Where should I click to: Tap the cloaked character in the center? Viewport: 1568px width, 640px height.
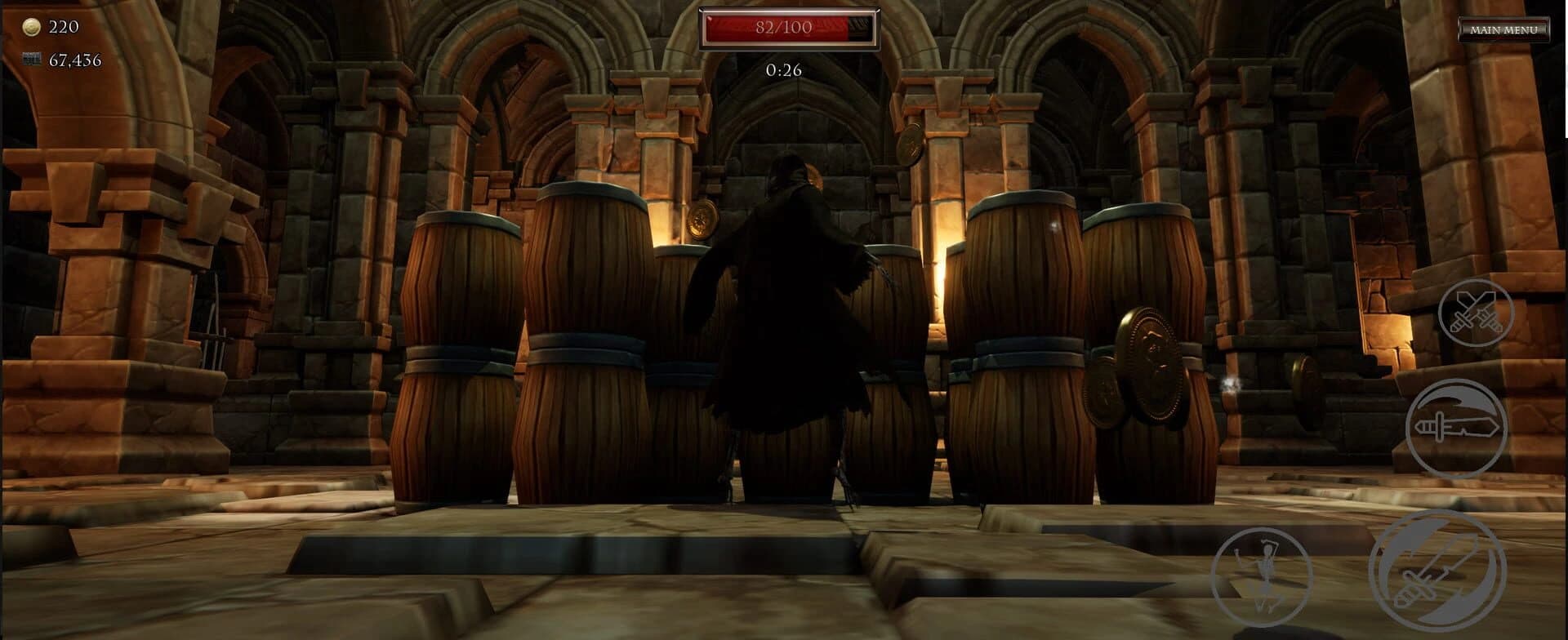[x=784, y=327]
